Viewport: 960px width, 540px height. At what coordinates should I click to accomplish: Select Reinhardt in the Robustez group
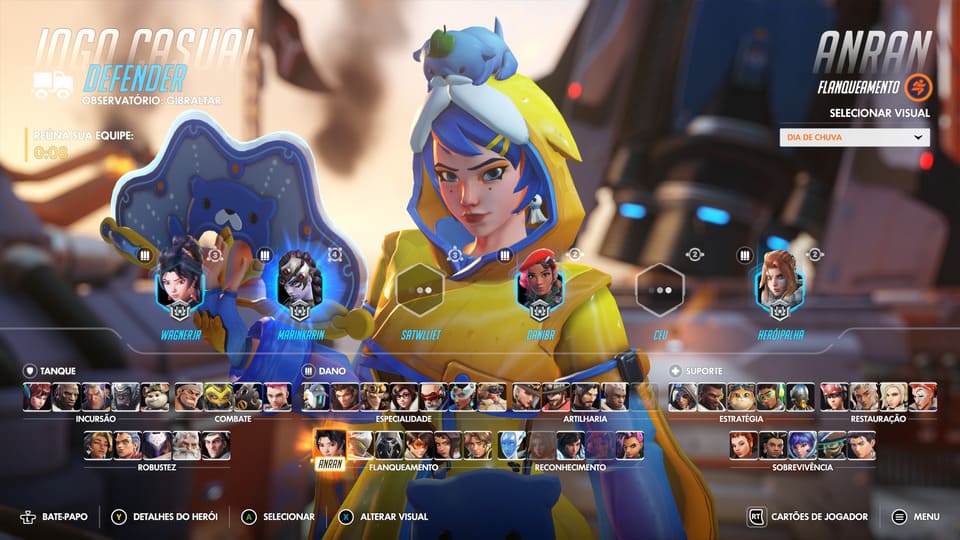point(185,445)
